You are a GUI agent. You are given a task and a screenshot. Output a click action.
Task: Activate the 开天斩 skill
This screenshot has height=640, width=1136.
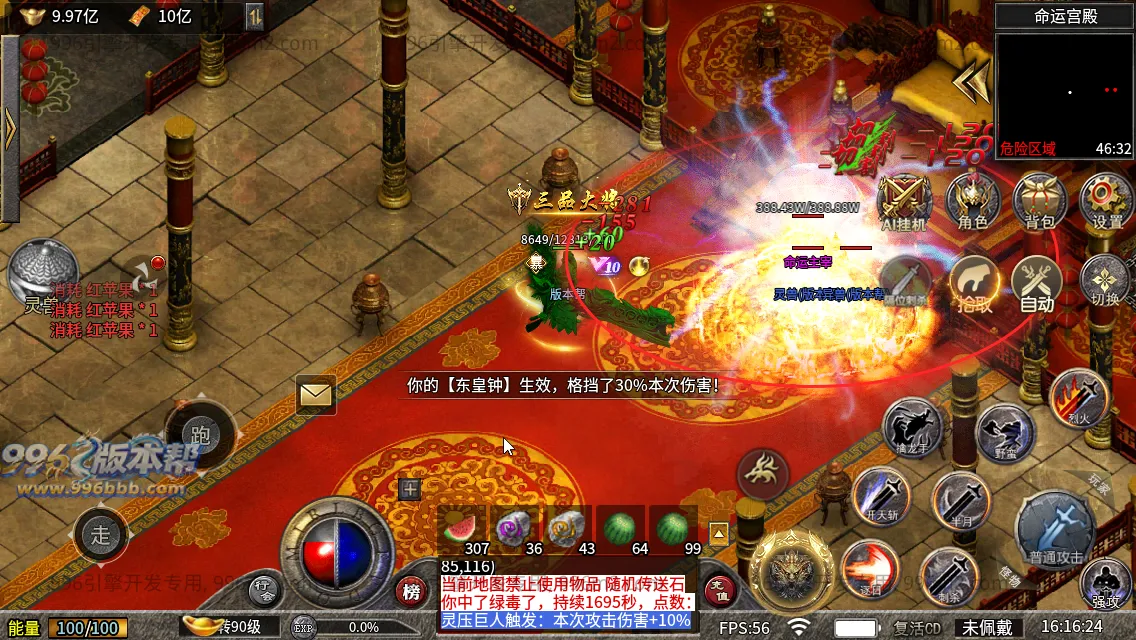(881, 496)
